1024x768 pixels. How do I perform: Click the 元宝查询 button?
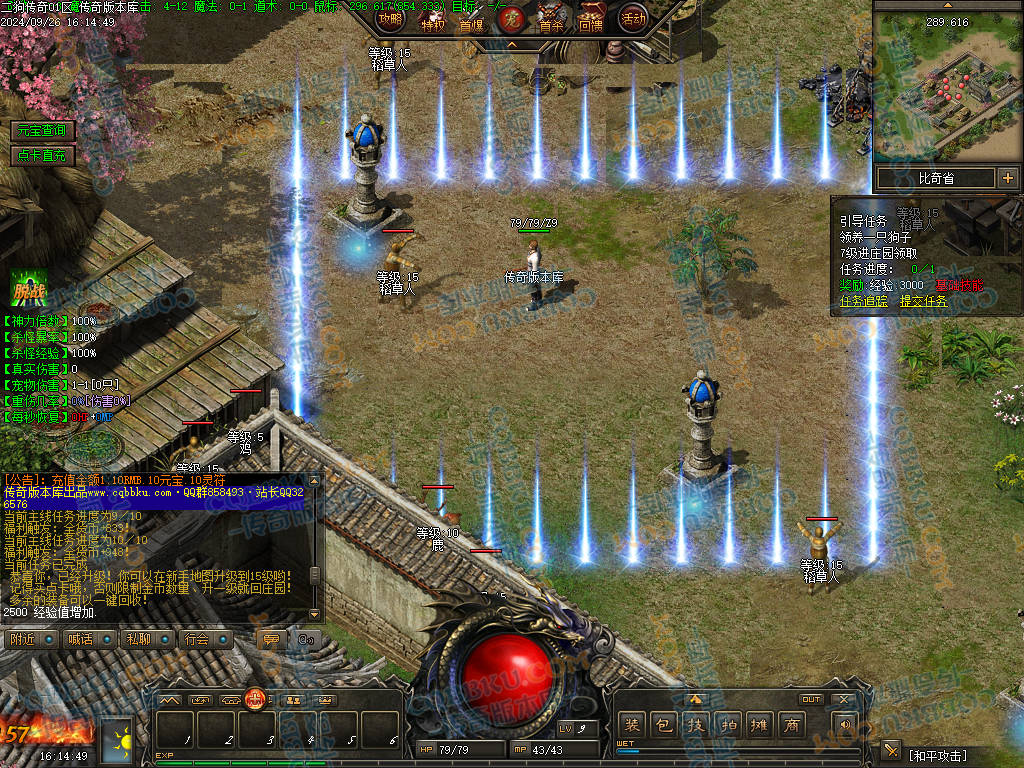[43, 131]
